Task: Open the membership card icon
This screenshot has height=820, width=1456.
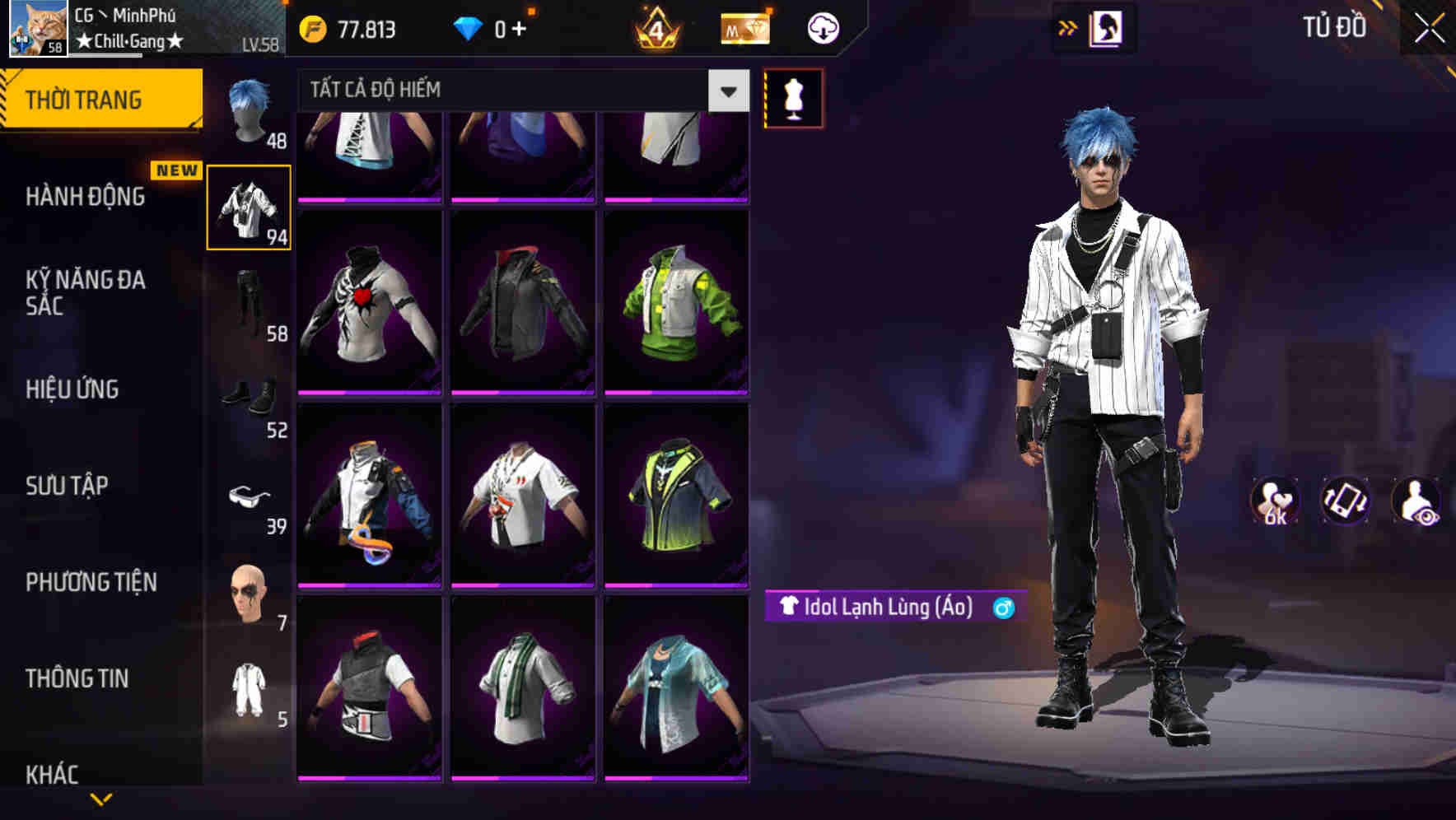Action: 744,27
